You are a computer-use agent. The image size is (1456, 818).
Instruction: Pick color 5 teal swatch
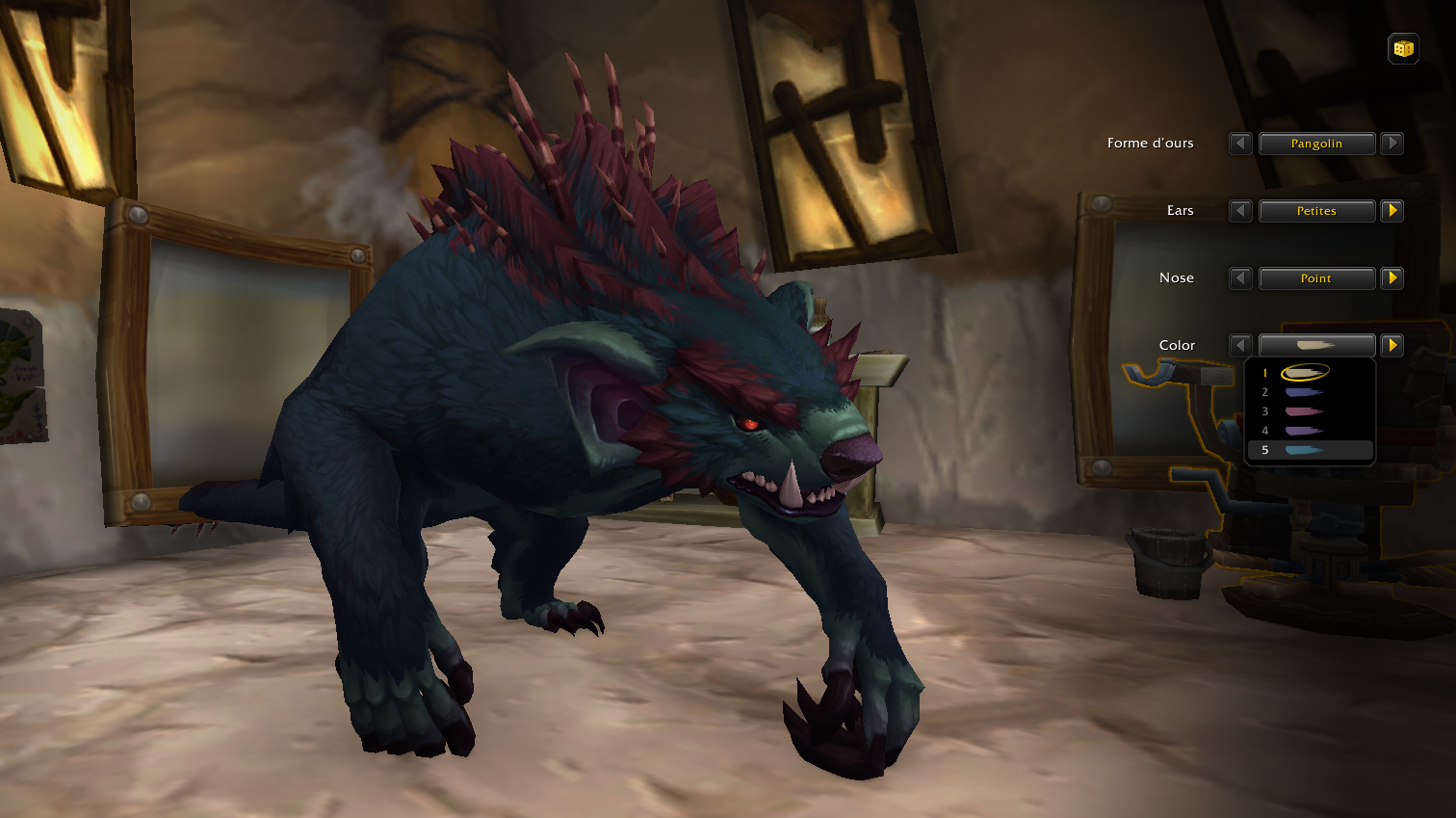tap(1305, 450)
